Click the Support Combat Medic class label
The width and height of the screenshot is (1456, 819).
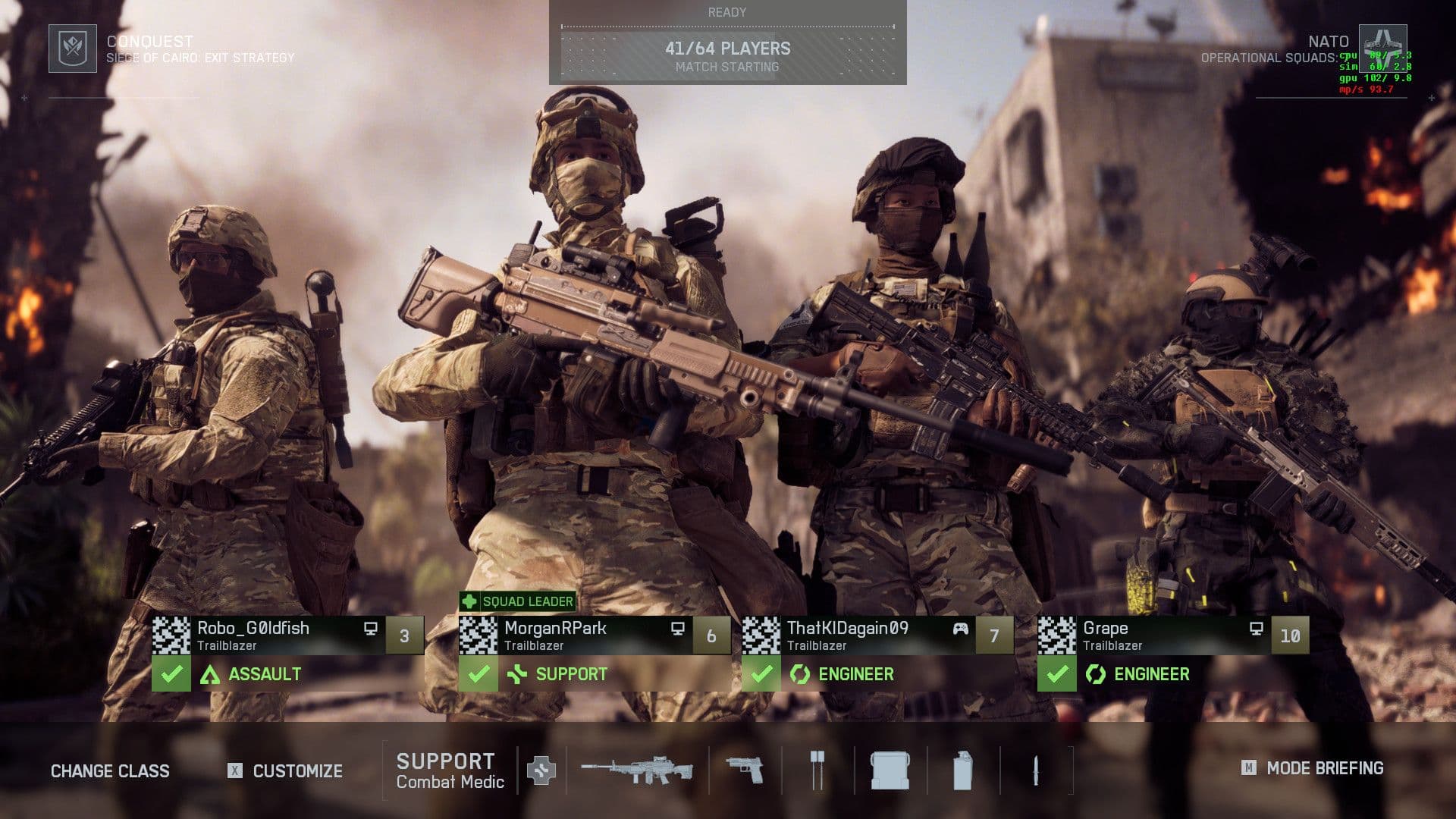pyautogui.click(x=450, y=770)
